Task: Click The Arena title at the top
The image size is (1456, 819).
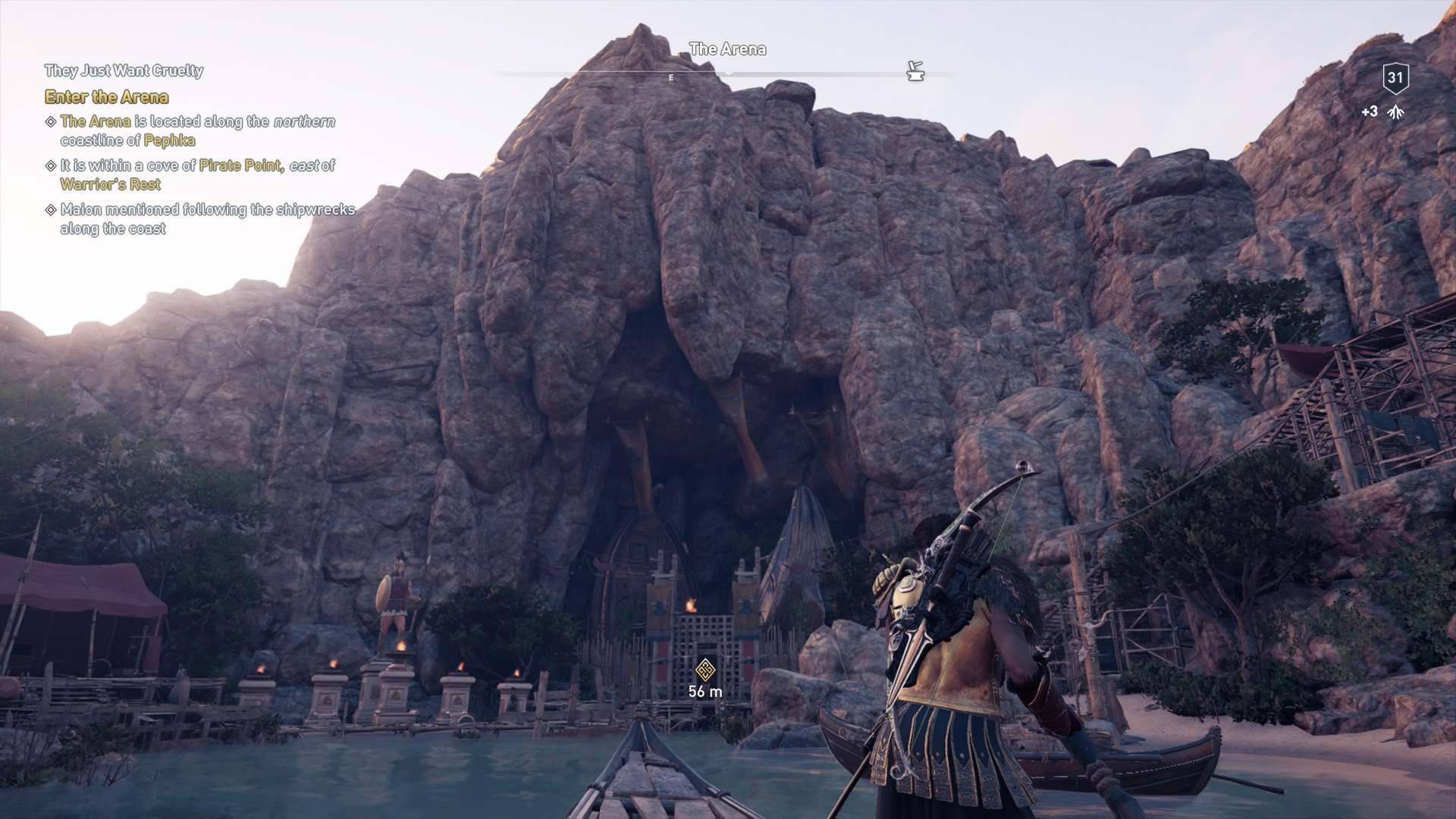Action: (x=728, y=49)
